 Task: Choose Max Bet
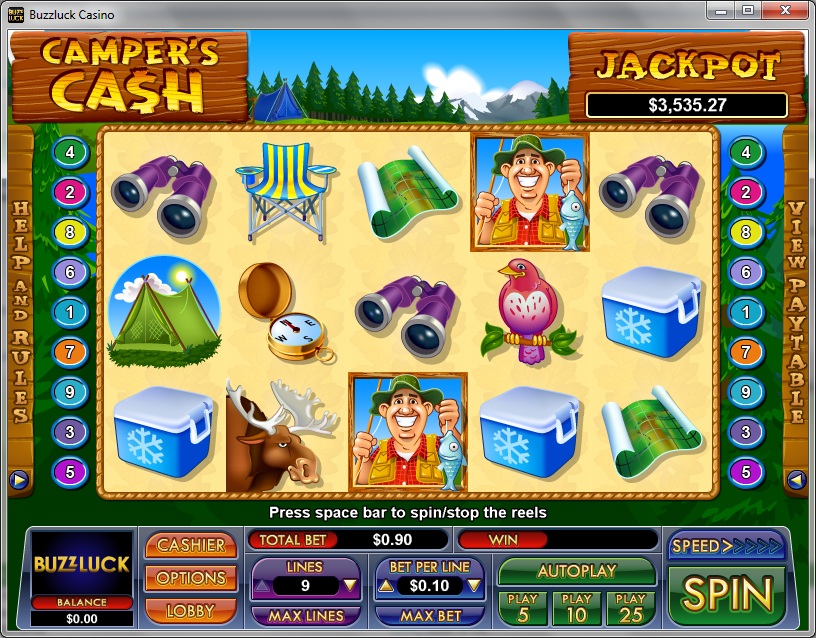click(x=430, y=615)
